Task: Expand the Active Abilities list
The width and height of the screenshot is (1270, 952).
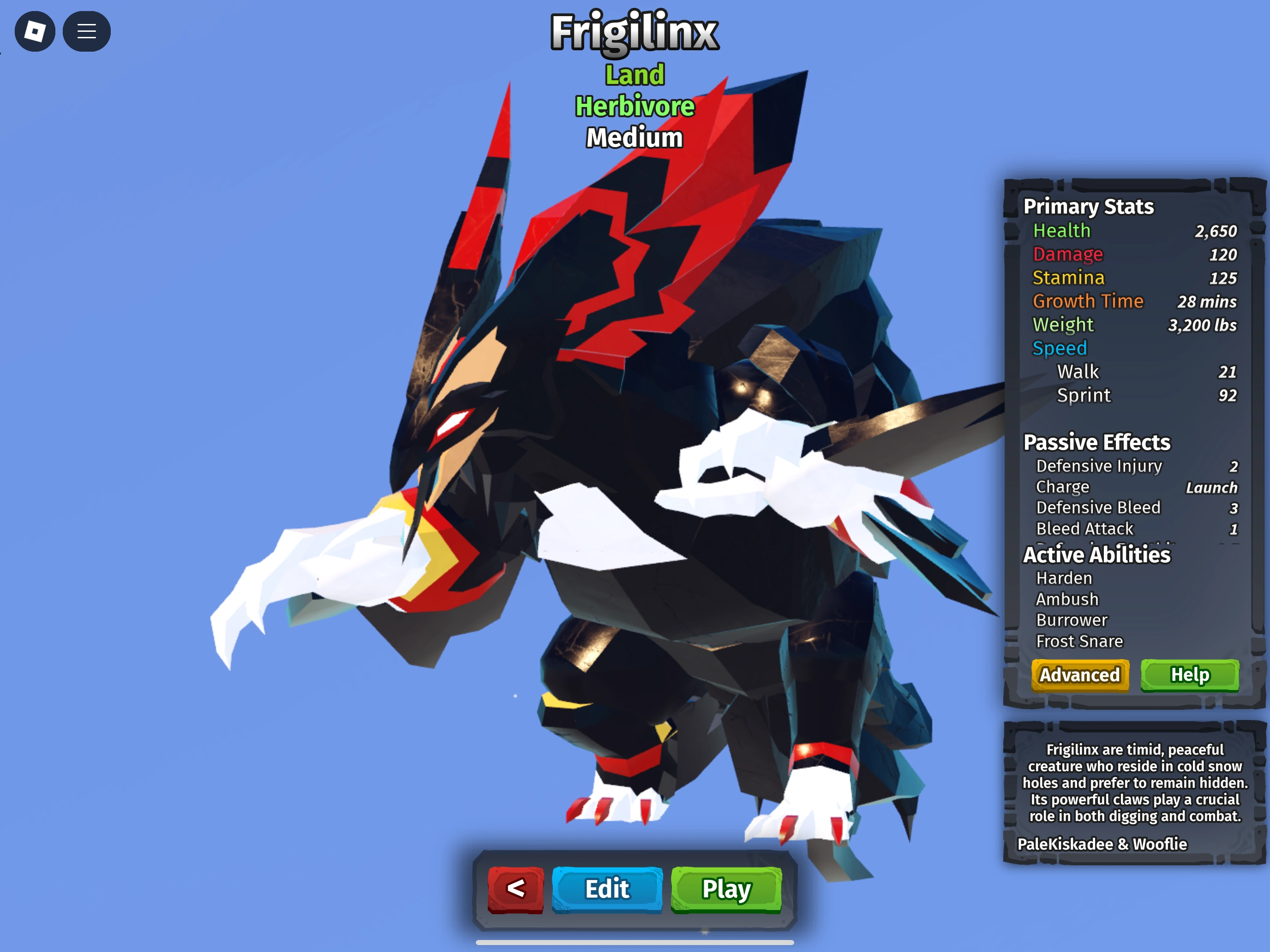Action: pos(1096,554)
